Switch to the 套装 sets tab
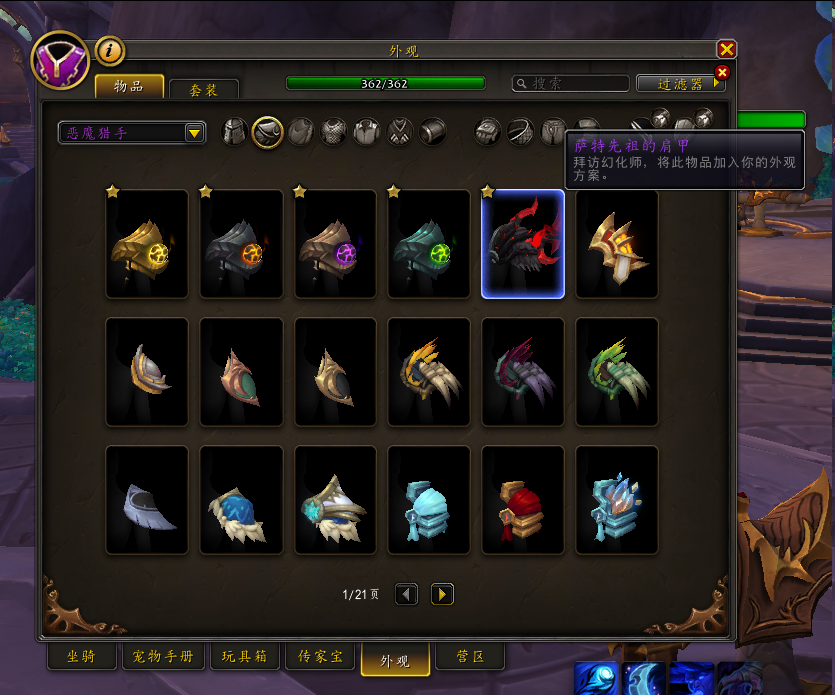835x695 pixels. [203, 89]
